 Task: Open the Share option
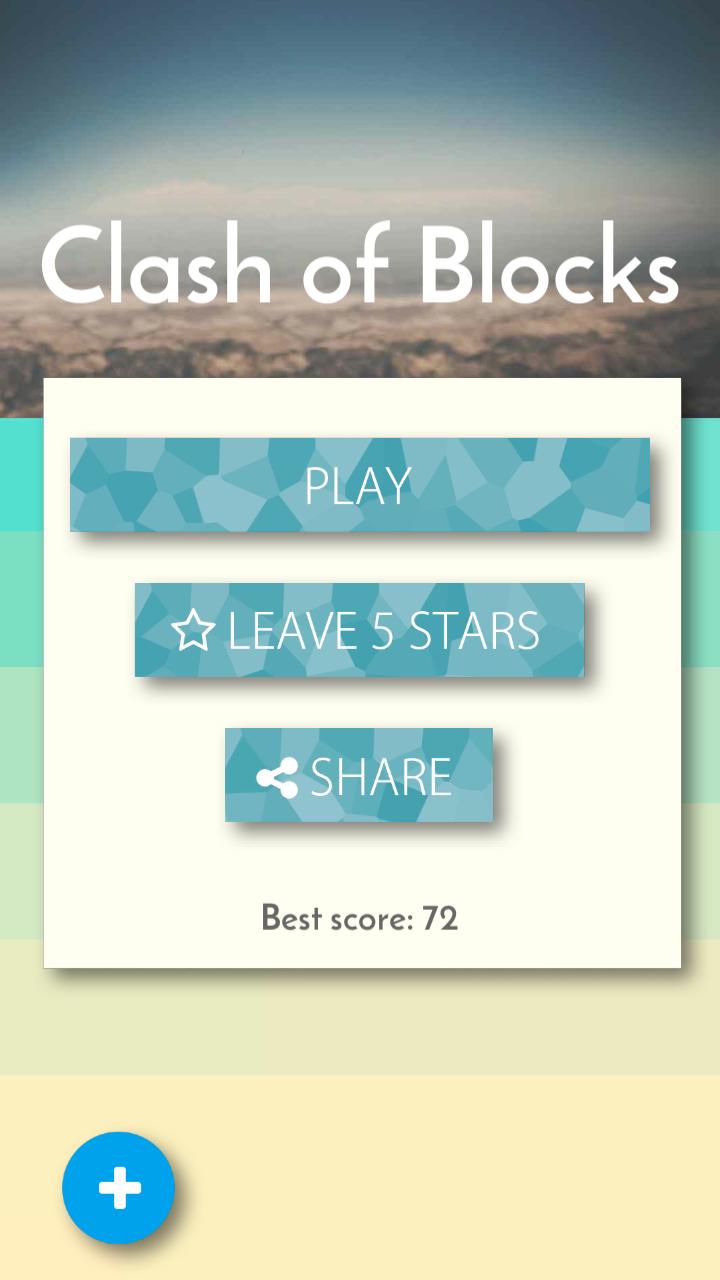click(x=359, y=775)
